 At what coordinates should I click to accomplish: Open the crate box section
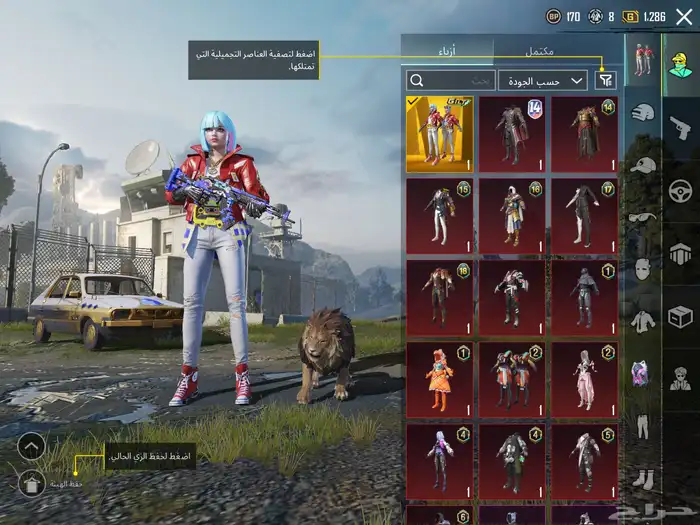[680, 317]
